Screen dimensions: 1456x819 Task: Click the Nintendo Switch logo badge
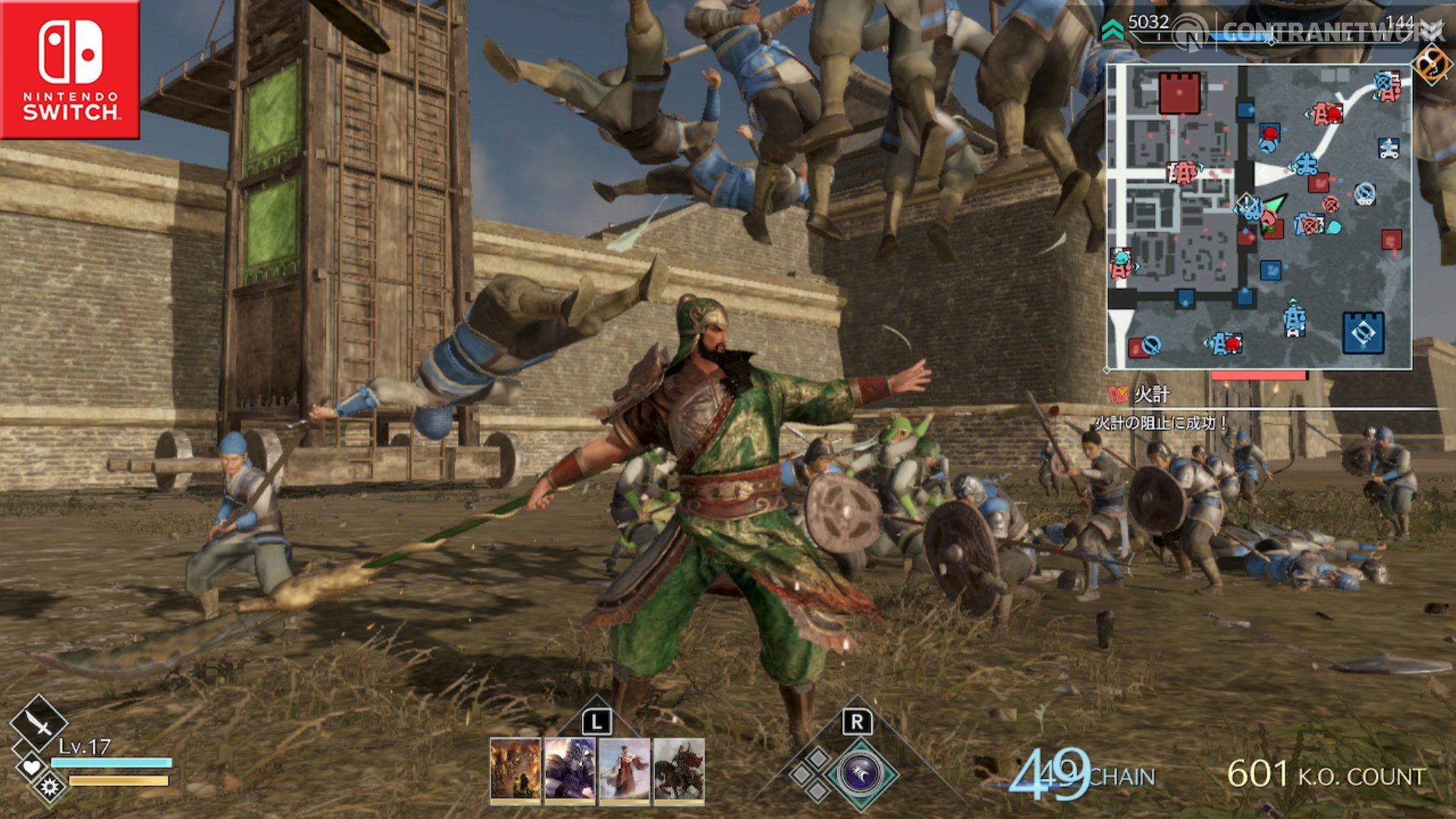(x=70, y=70)
